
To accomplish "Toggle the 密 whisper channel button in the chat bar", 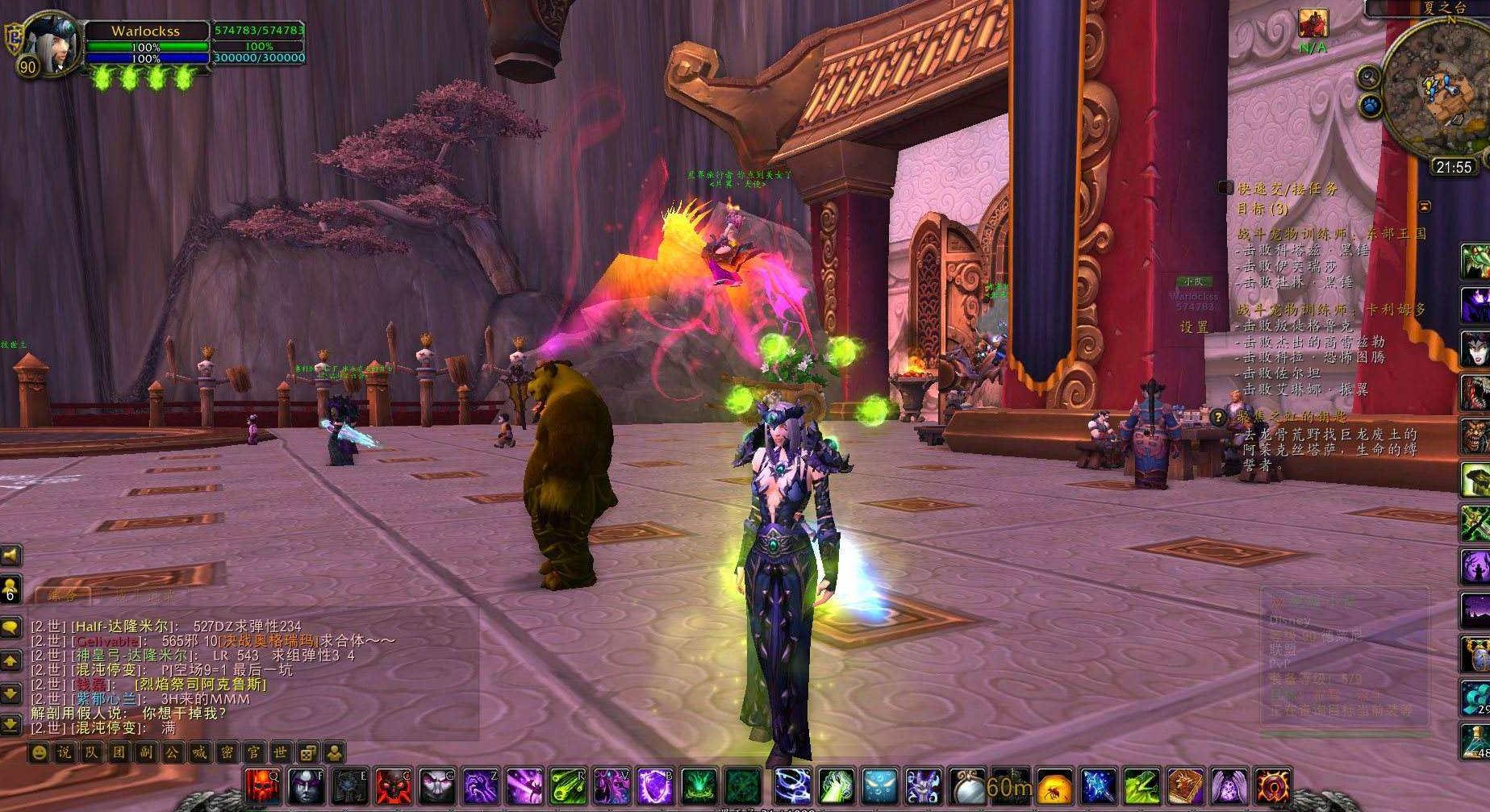I will point(228,754).
